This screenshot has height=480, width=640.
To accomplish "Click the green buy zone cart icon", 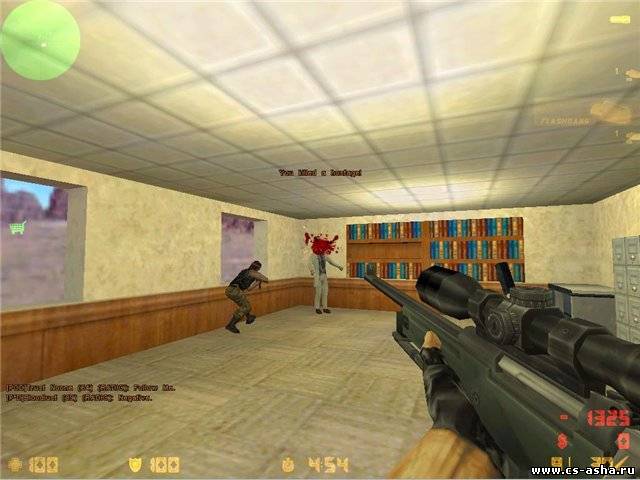I will [x=17, y=227].
